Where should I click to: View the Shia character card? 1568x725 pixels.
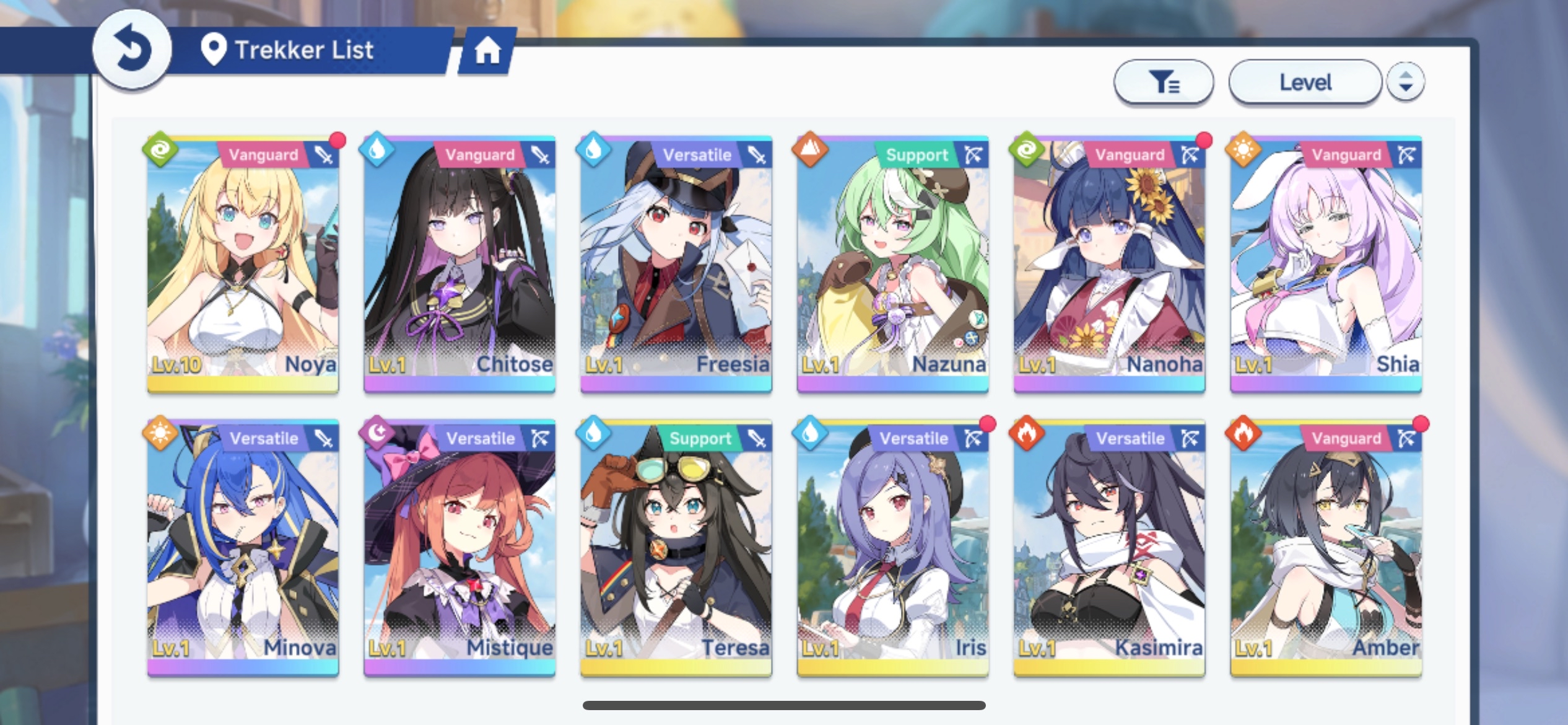1326,263
